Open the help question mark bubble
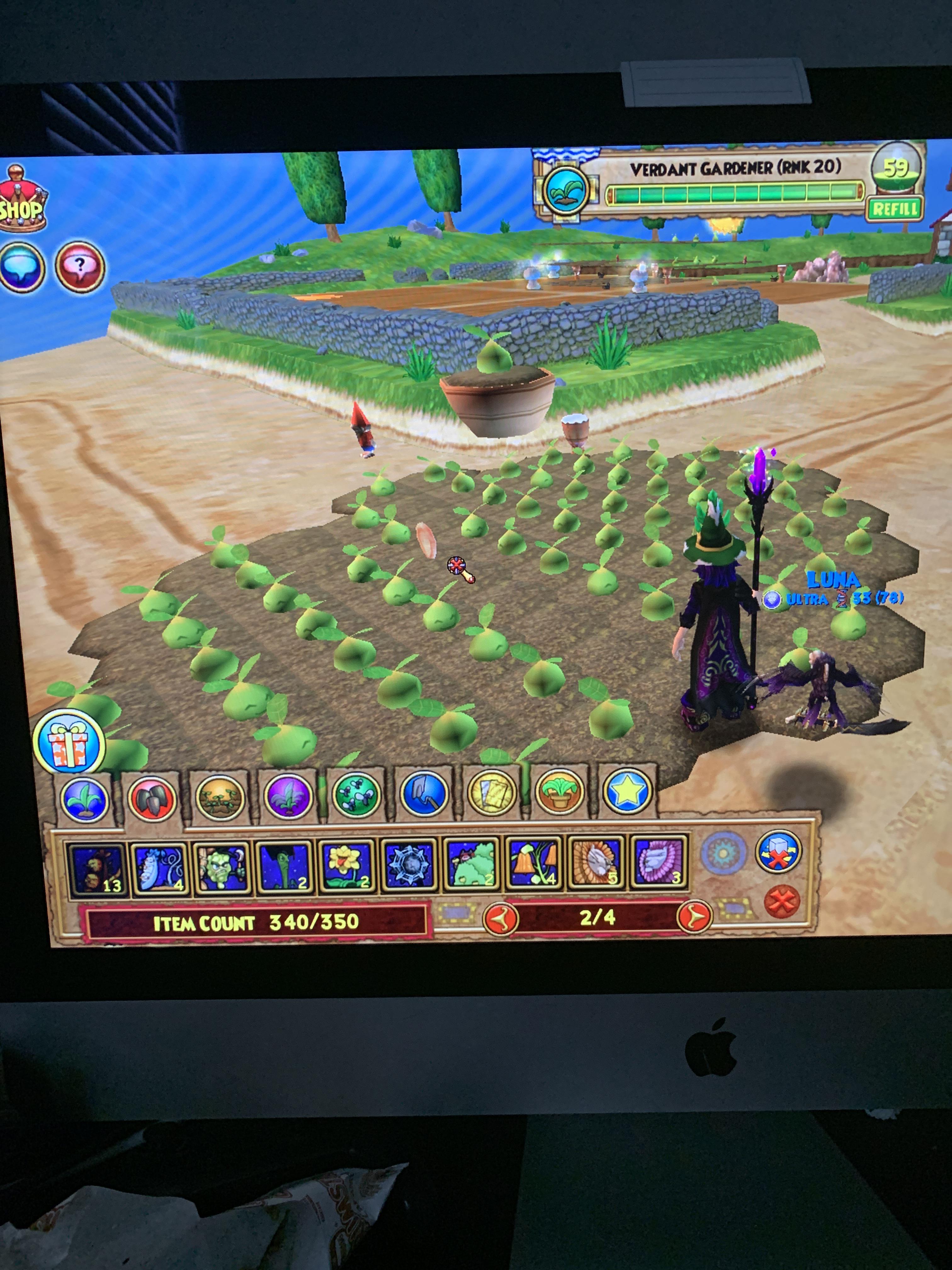Image resolution: width=952 pixels, height=1270 pixels. point(80,267)
